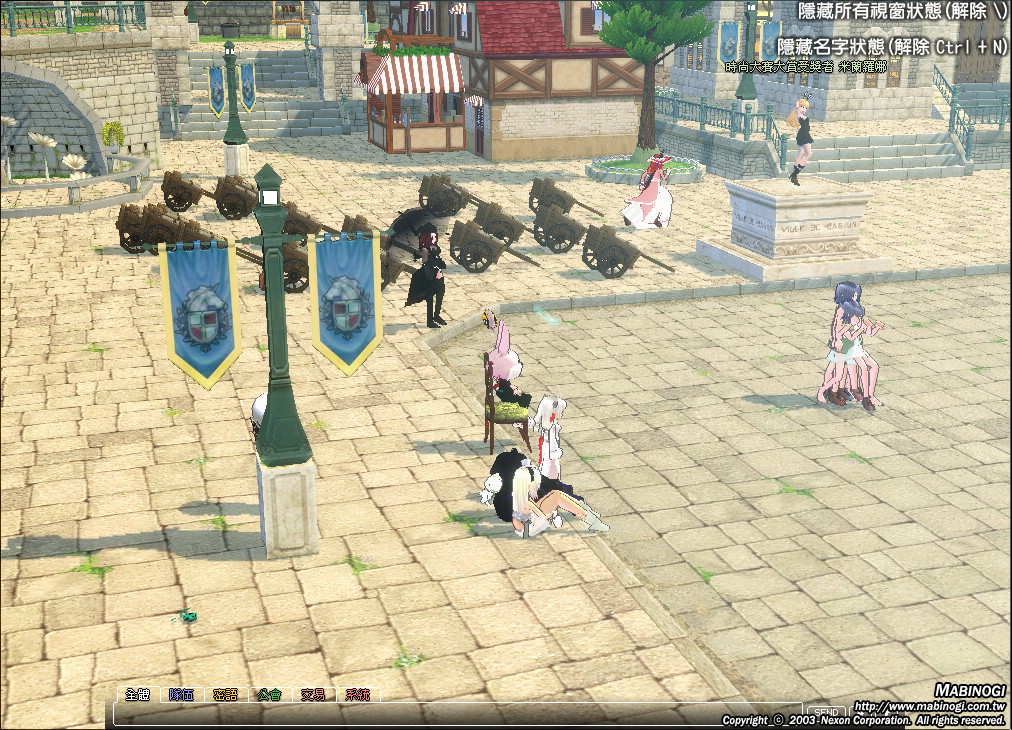Image resolution: width=1012 pixels, height=730 pixels.
Task: Switch to the 公會 guild chat tab
Action: (x=269, y=694)
